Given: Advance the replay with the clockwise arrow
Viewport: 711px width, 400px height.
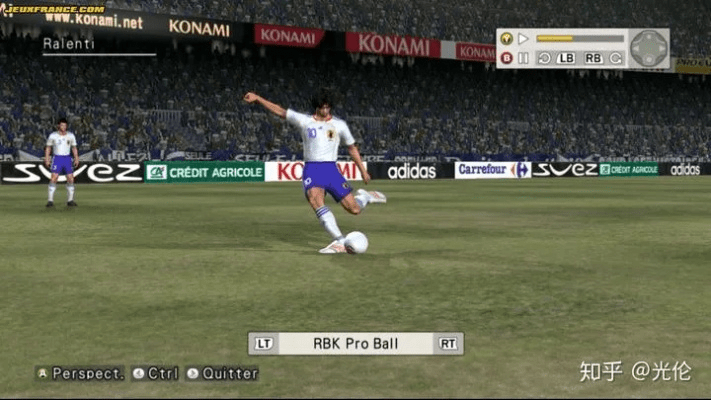Looking at the screenshot, I should [616, 58].
